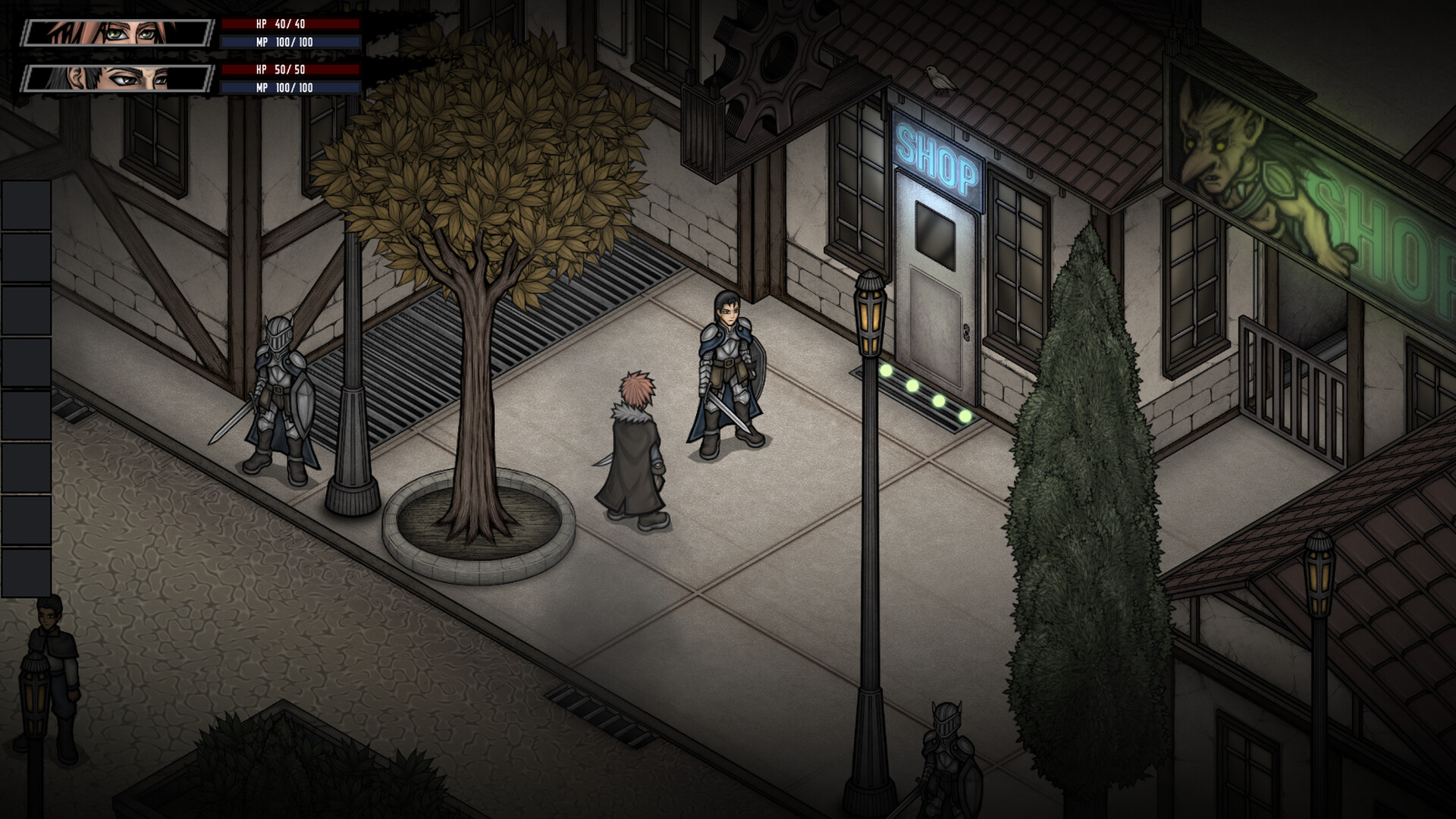
Task: Expand the first character's status panel
Action: [x=118, y=32]
